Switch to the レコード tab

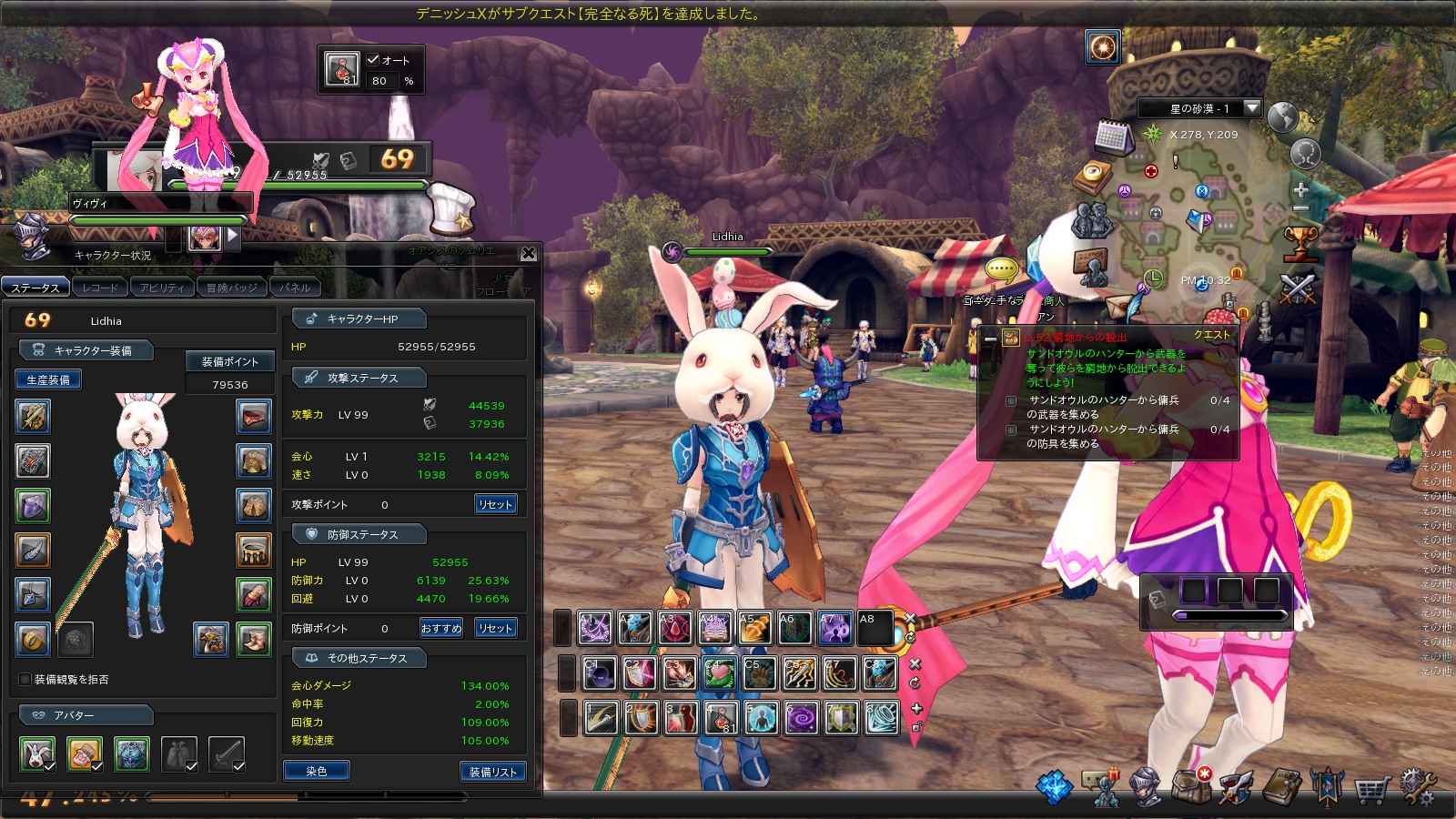point(99,288)
